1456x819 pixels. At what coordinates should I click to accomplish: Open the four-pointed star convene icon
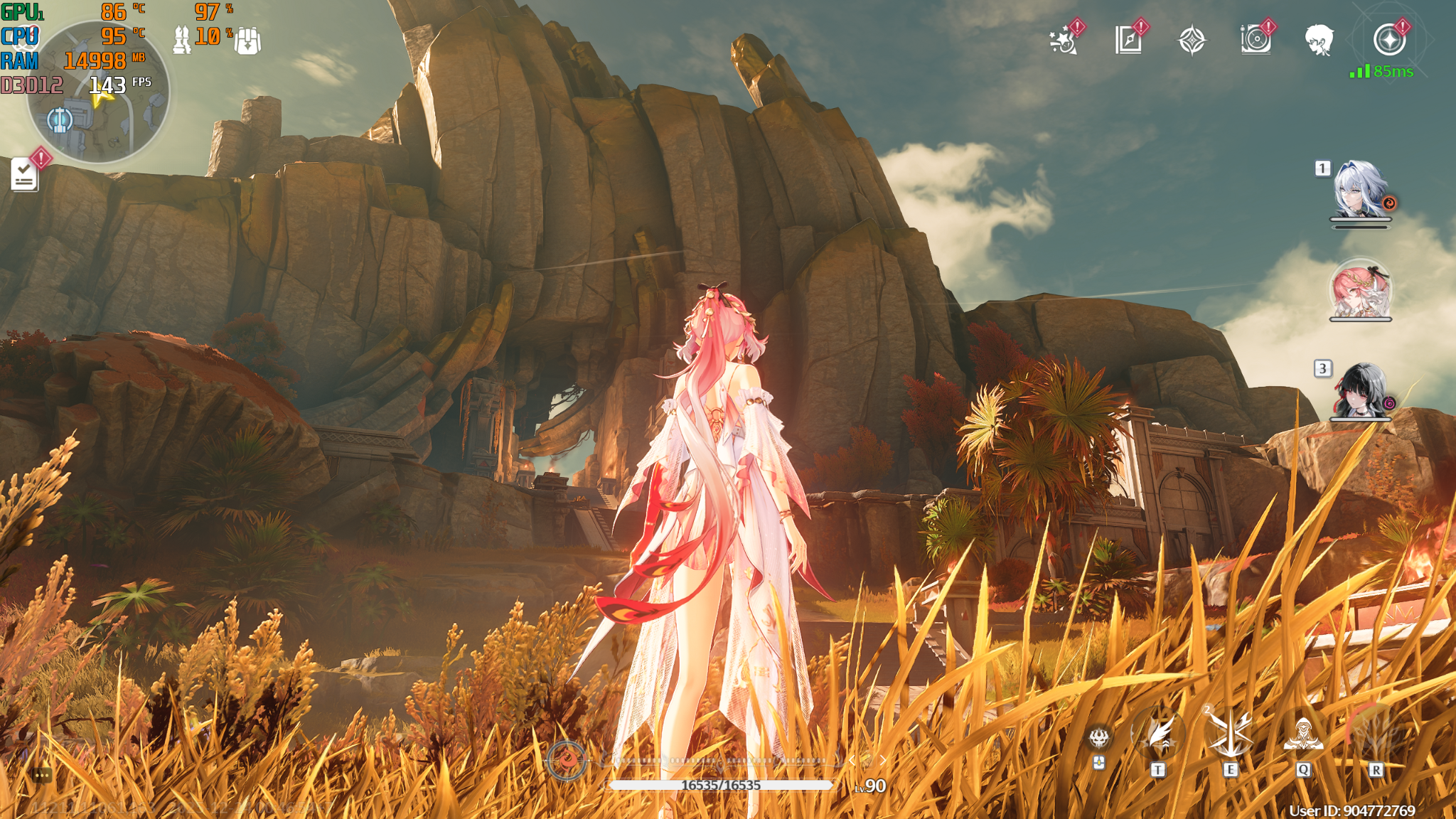tap(1192, 41)
